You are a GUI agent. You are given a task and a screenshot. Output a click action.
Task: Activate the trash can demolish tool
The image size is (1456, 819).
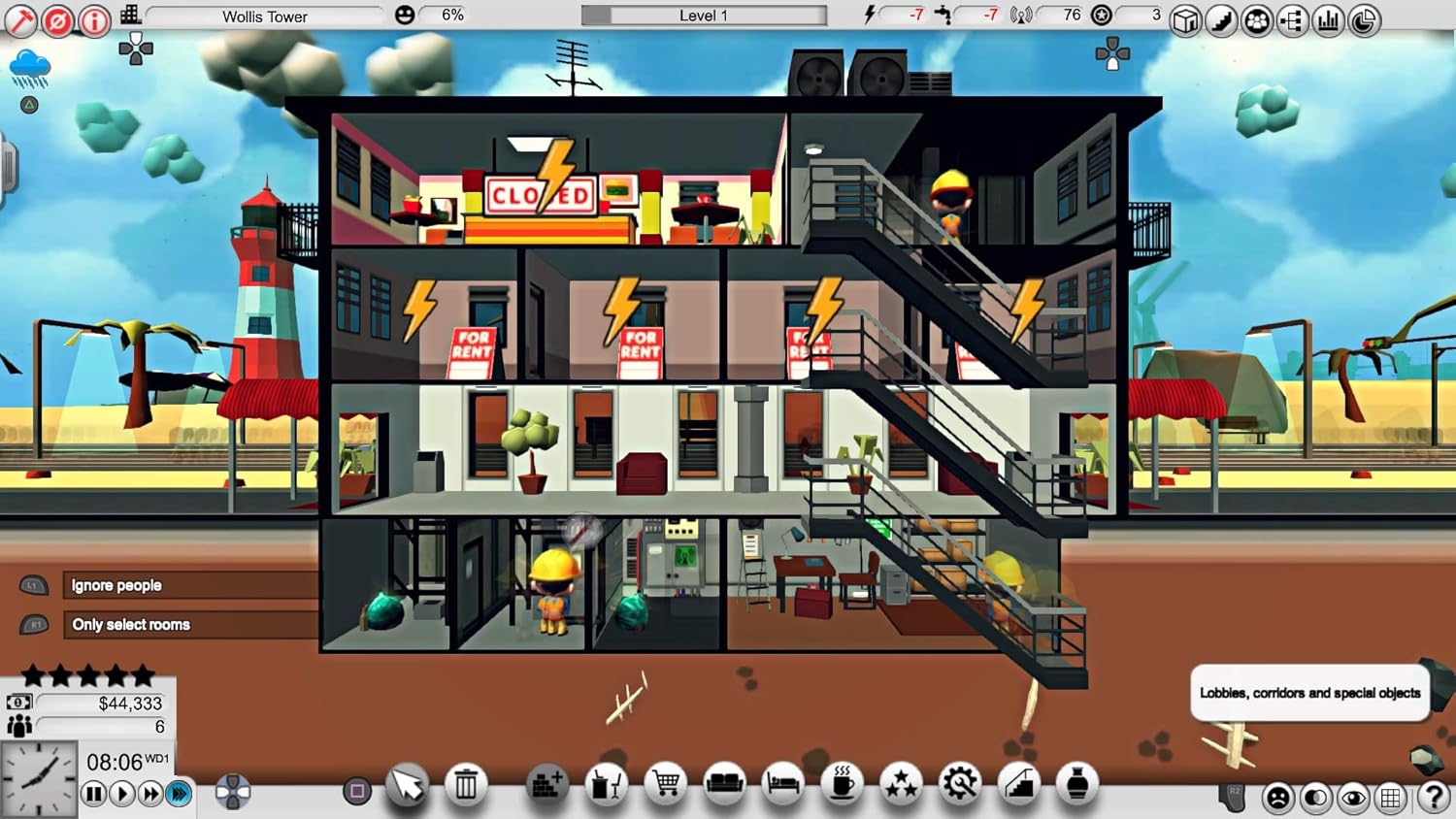pos(466,784)
